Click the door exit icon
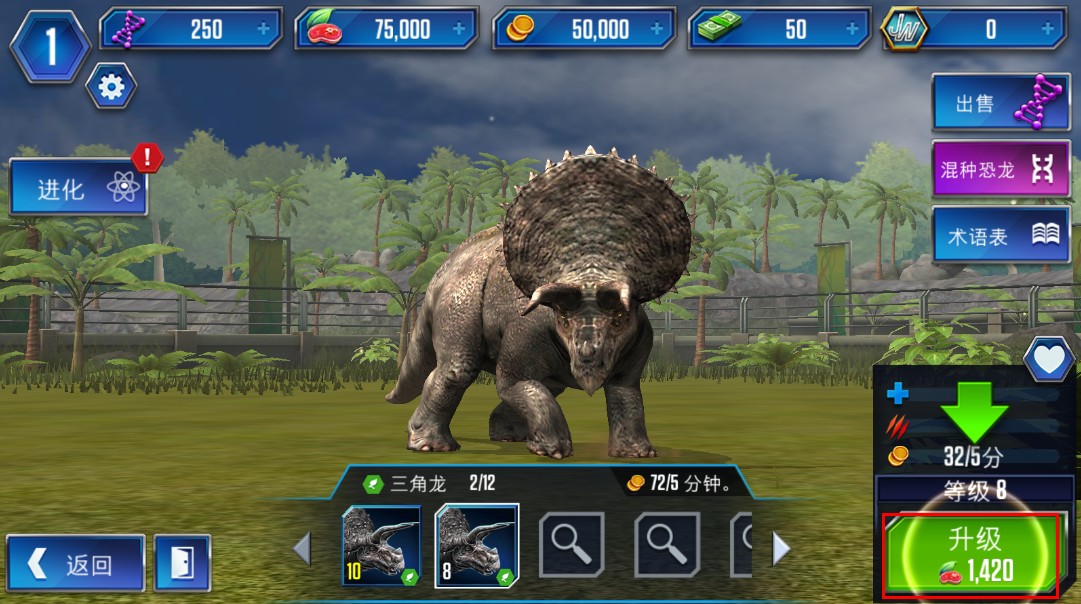This screenshot has height=604, width=1081. click(x=182, y=564)
